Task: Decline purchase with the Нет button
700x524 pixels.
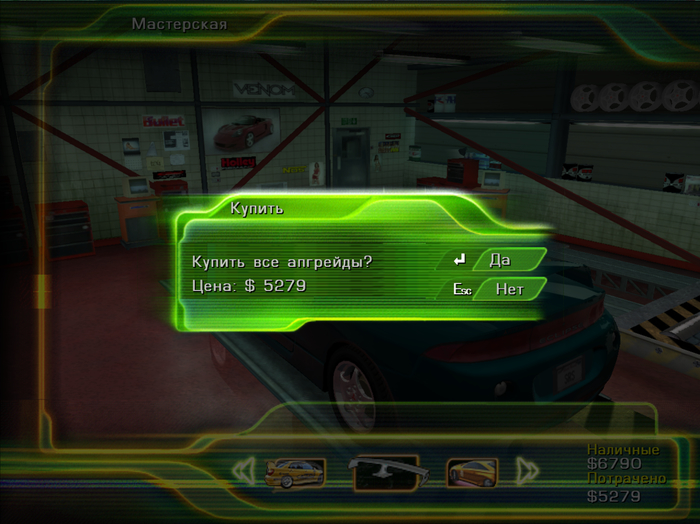Action: point(509,290)
